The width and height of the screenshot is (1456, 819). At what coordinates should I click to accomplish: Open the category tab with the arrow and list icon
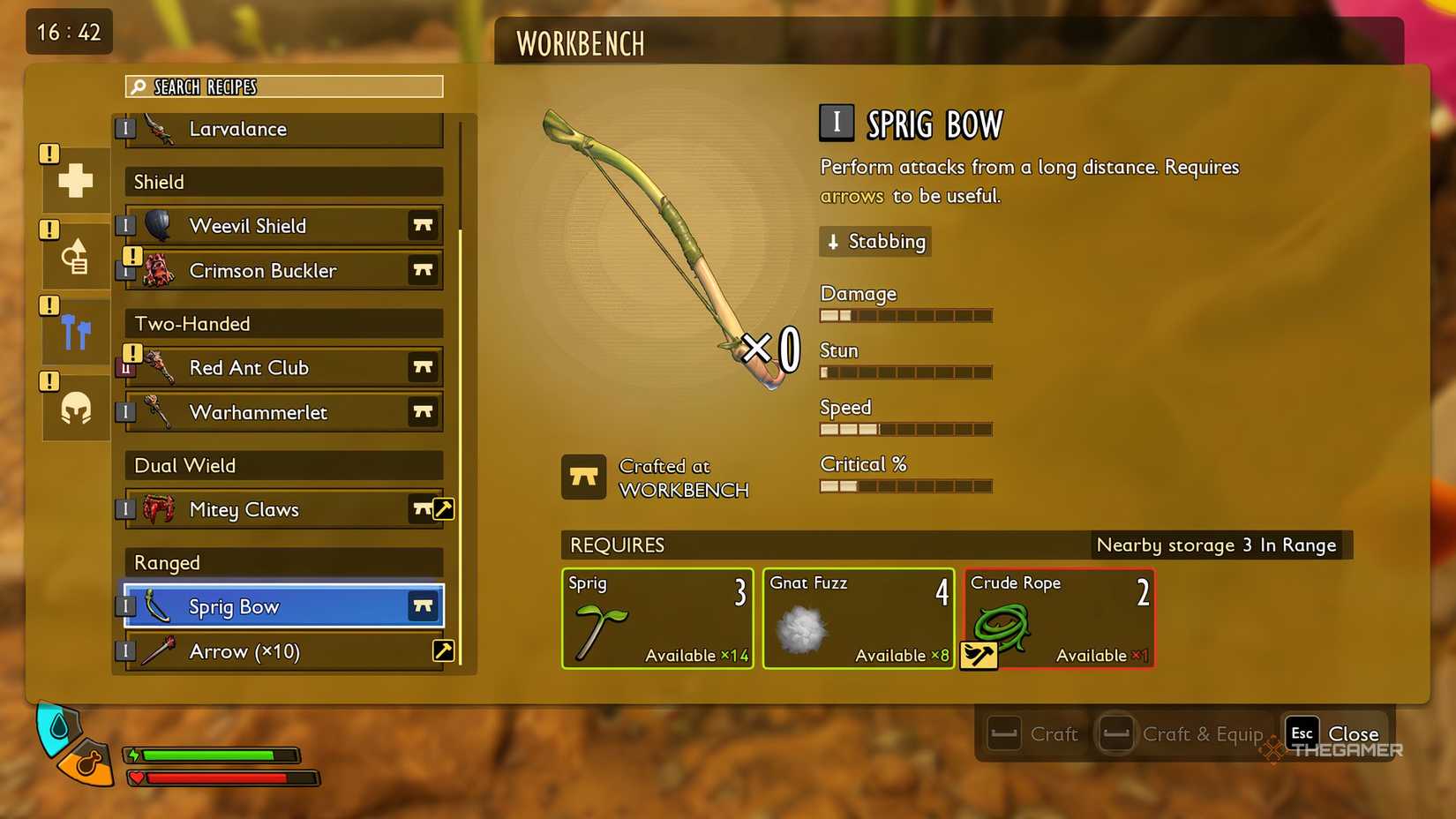(76, 257)
